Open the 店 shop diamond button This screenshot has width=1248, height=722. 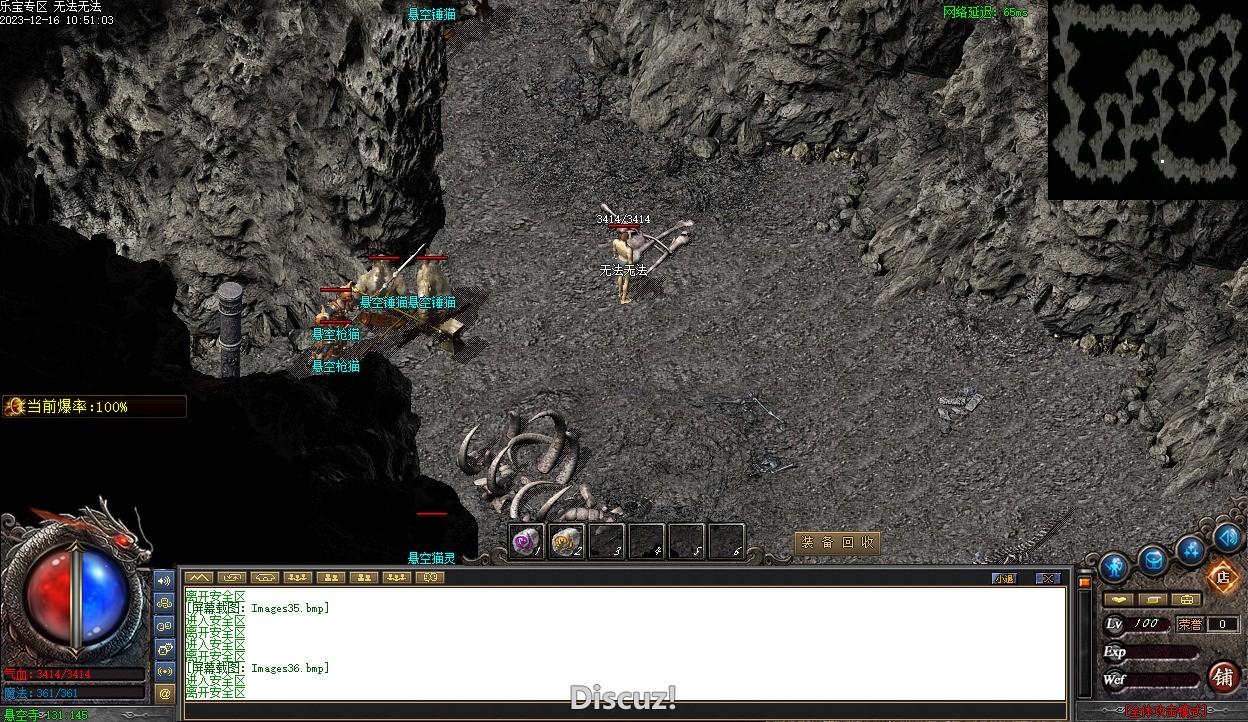click(x=1222, y=576)
